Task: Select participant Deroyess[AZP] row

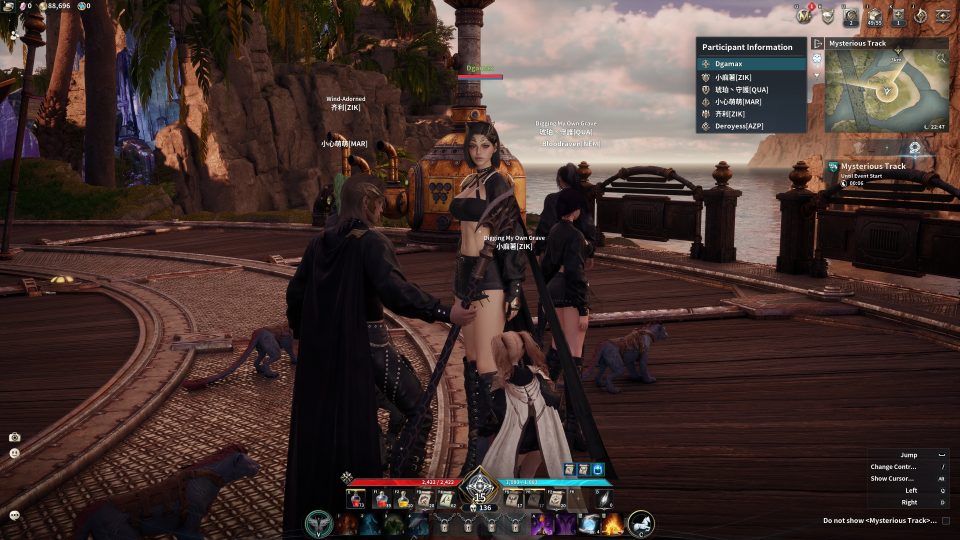Action: (750, 126)
